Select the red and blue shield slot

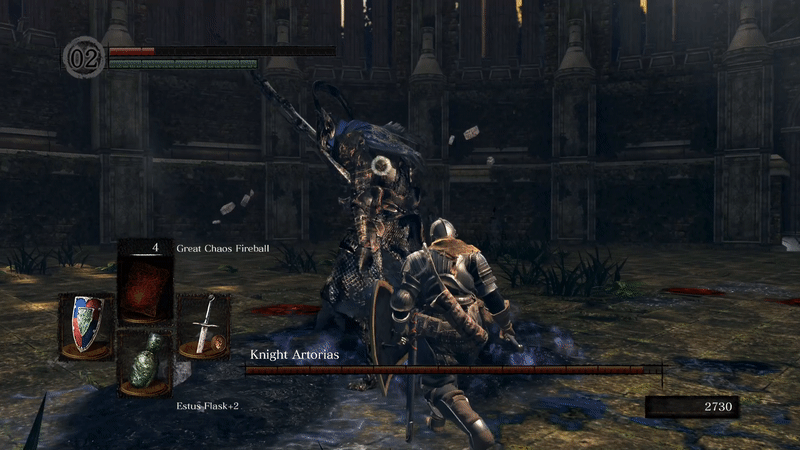[85, 324]
